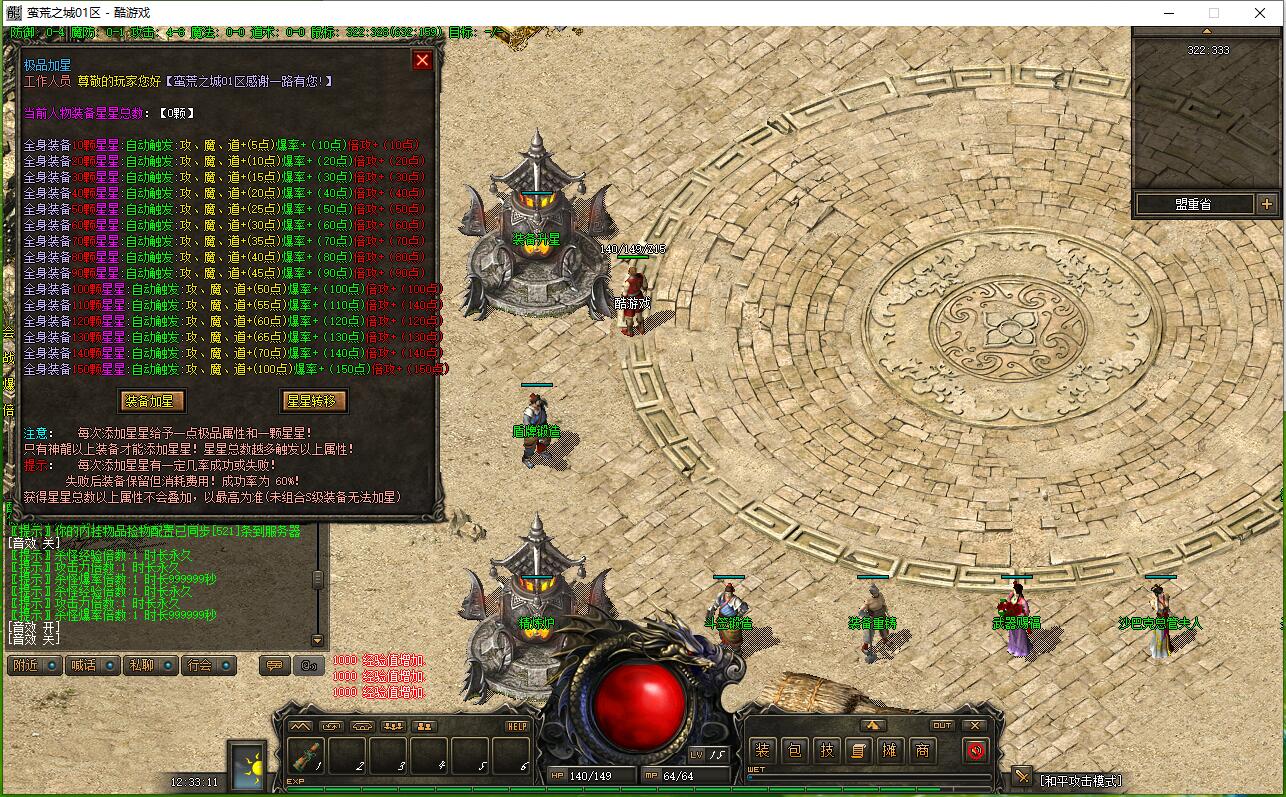Screen dimensions: 1286x797
Task: Click the speech bubble chat button
Action: point(273,665)
